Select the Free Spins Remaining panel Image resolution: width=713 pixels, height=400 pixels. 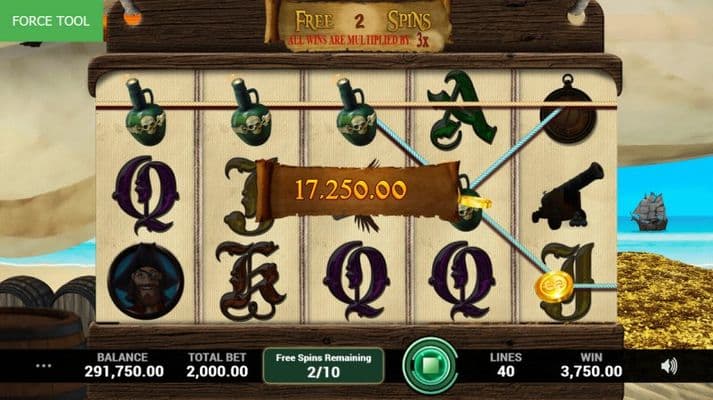tap(323, 365)
